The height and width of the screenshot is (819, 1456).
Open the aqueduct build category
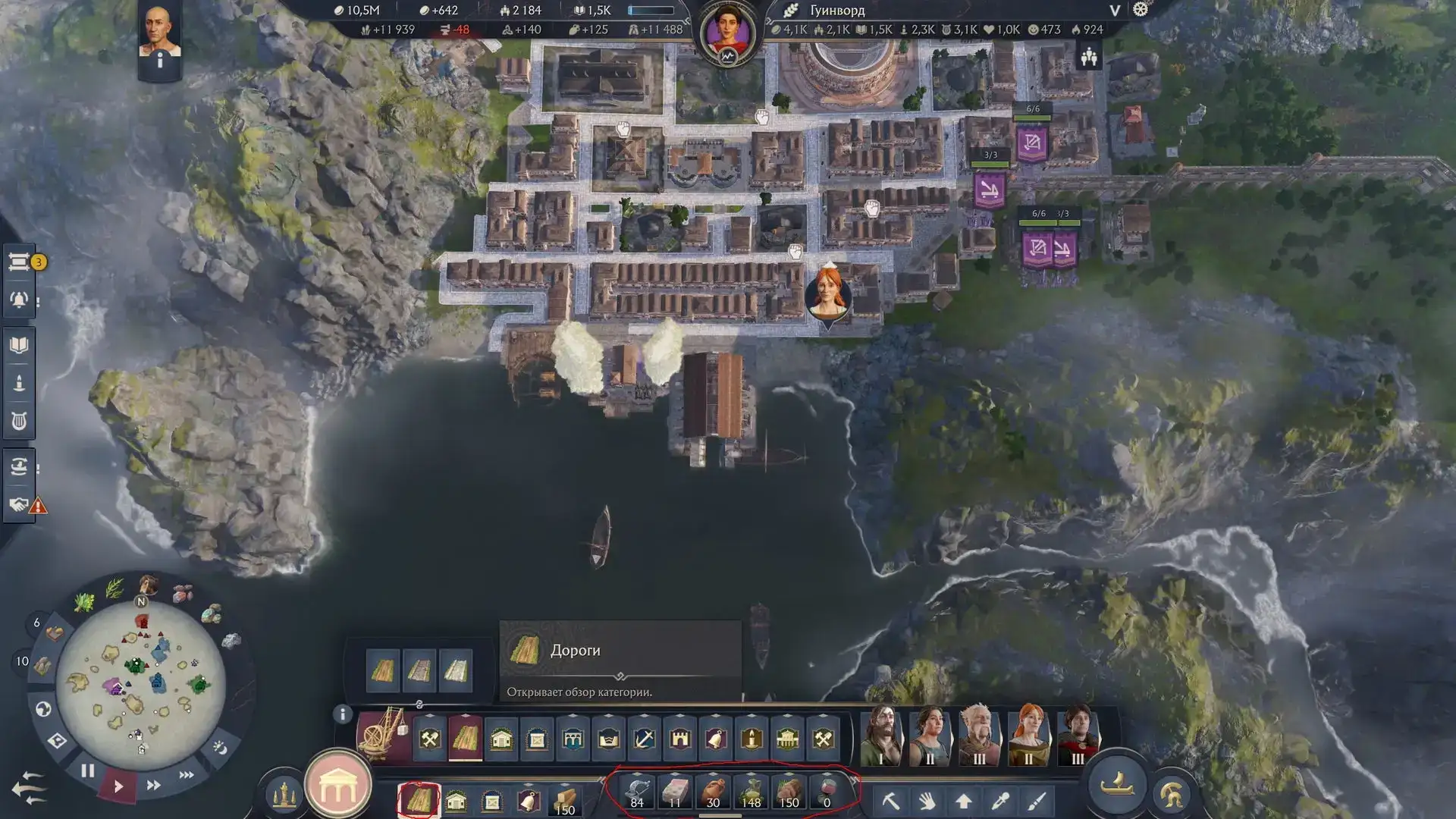click(573, 738)
